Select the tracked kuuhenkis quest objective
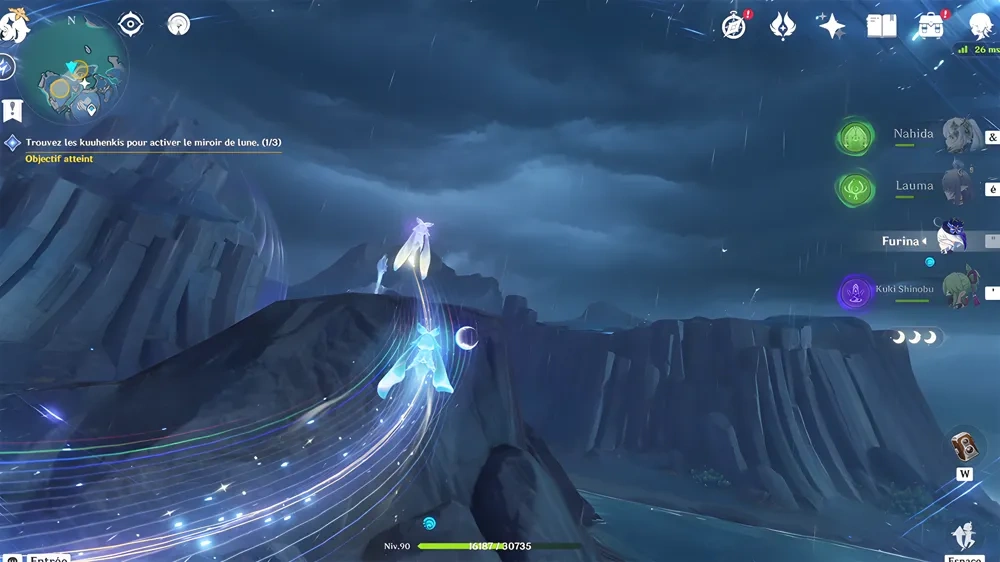This screenshot has width=1000, height=562. point(152,143)
